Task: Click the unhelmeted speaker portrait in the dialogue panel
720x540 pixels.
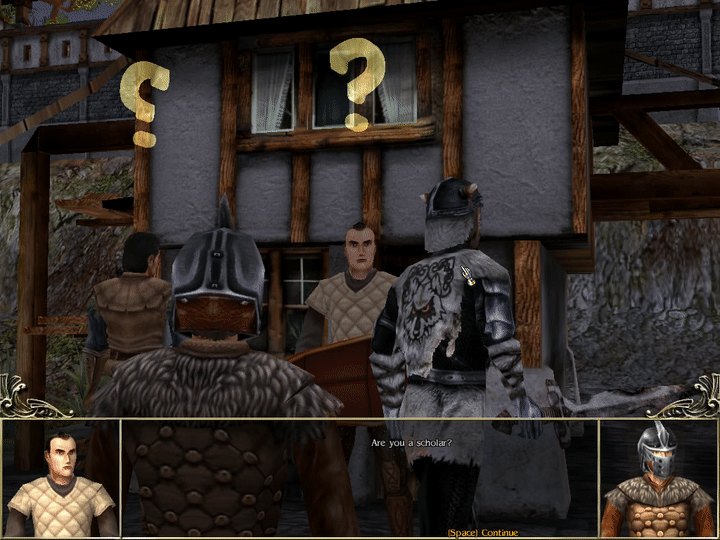Action: click(60, 479)
